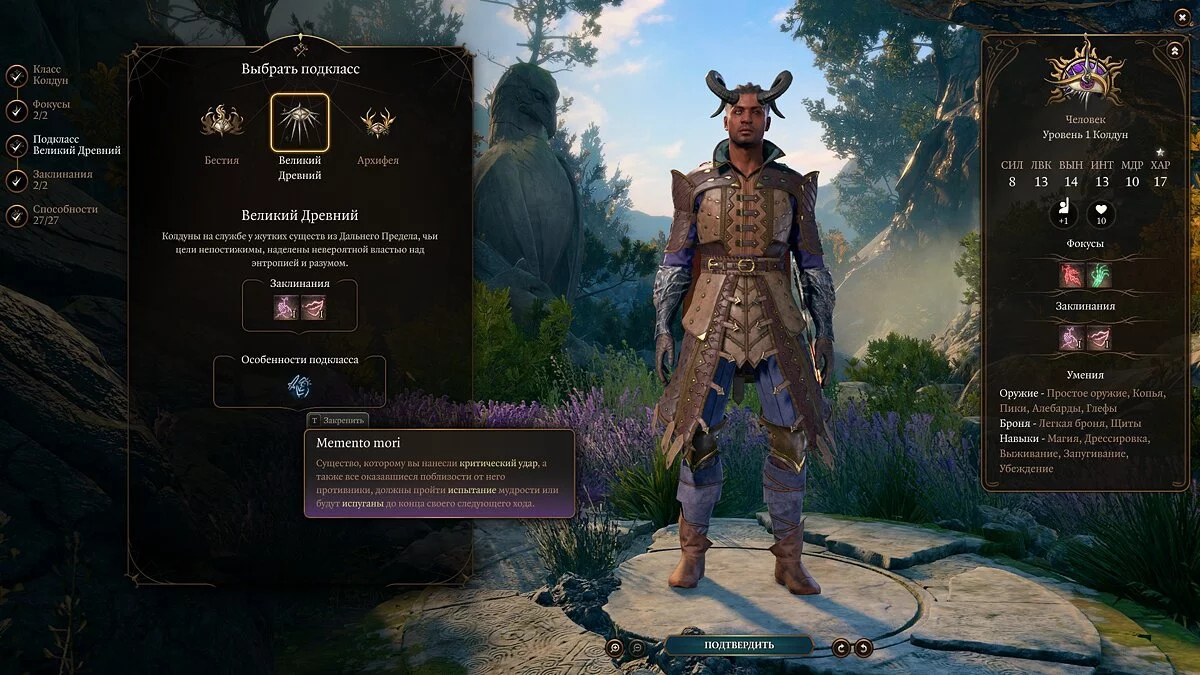This screenshot has width=1200, height=675.
Task: Select the lips spell in character summary
Action: 1099,339
